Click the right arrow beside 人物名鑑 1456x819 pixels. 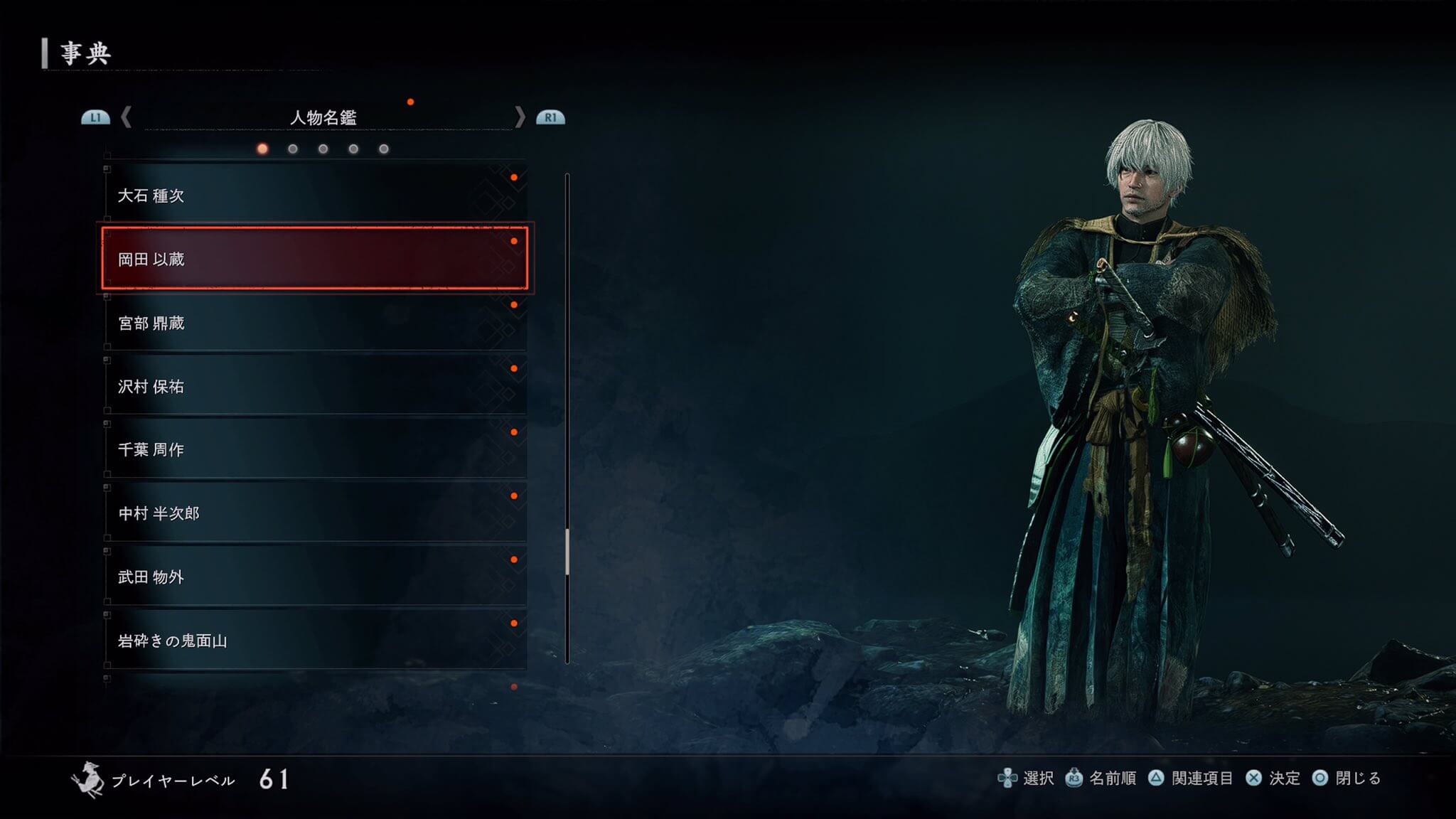pyautogui.click(x=520, y=117)
